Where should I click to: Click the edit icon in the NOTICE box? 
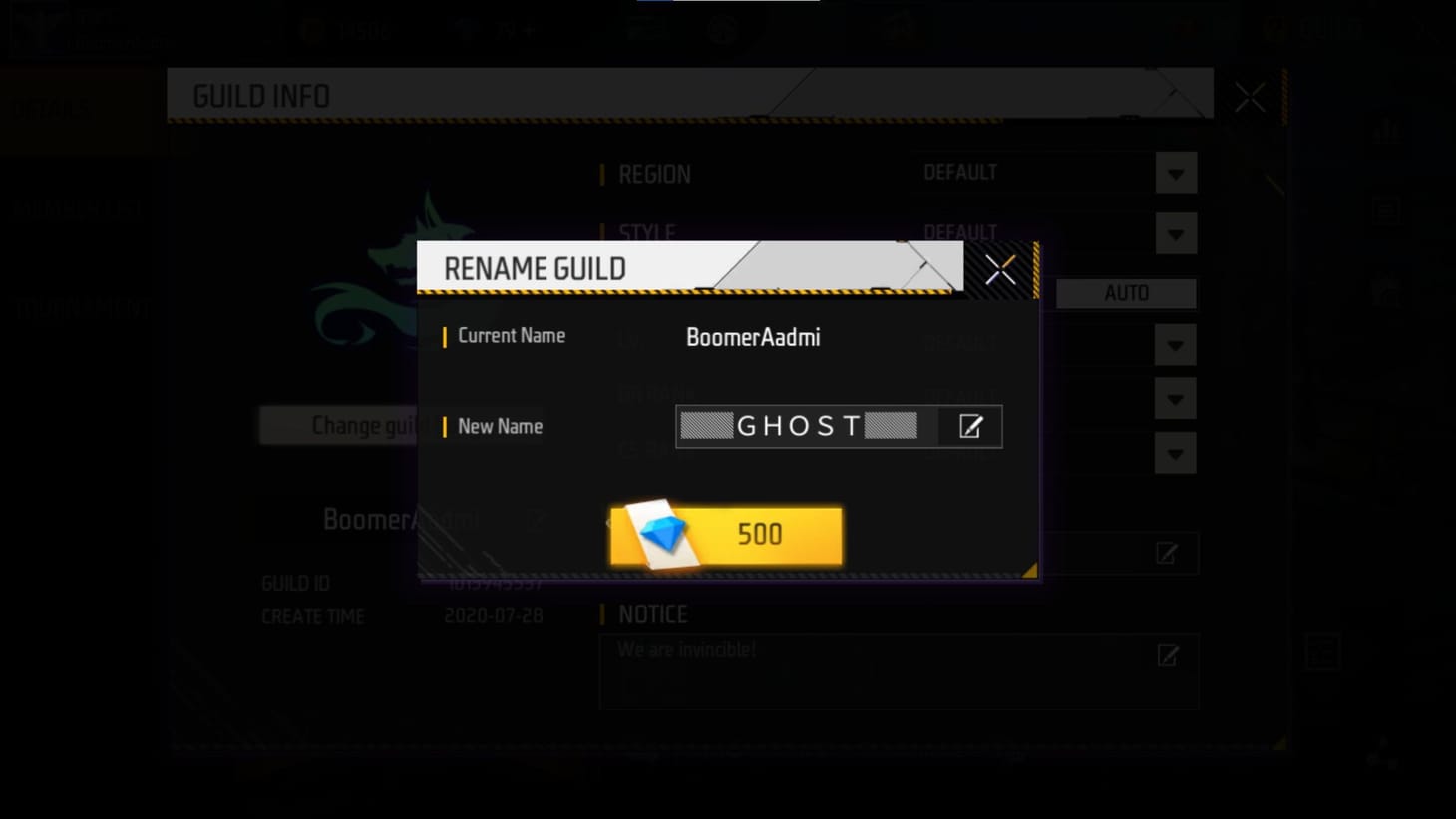[x=1166, y=656]
